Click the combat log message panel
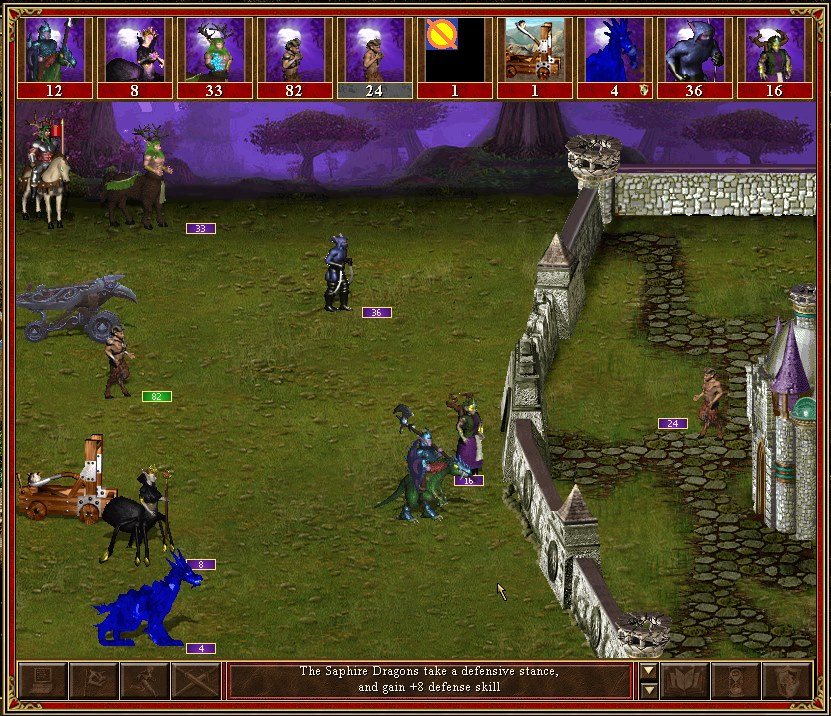Viewport: 831px width, 716px height. point(431,680)
